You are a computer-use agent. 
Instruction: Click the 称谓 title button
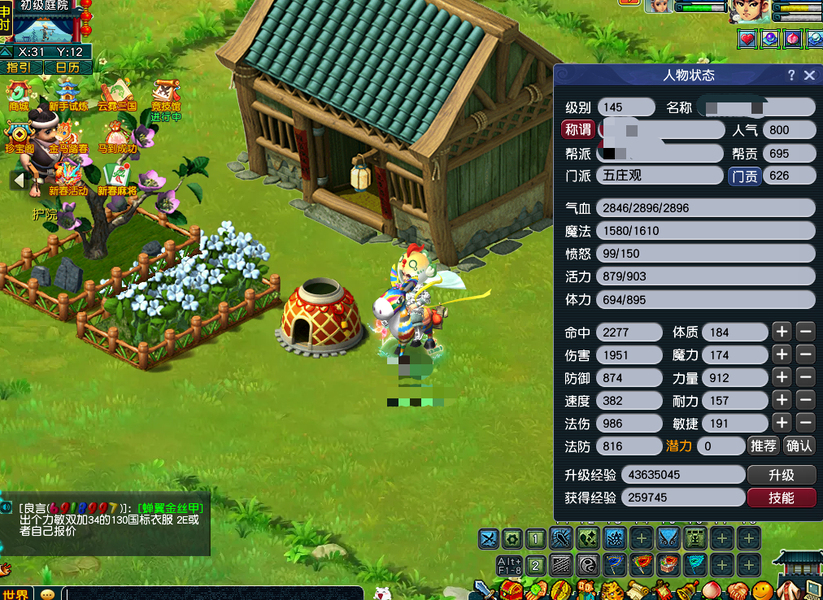coord(578,130)
